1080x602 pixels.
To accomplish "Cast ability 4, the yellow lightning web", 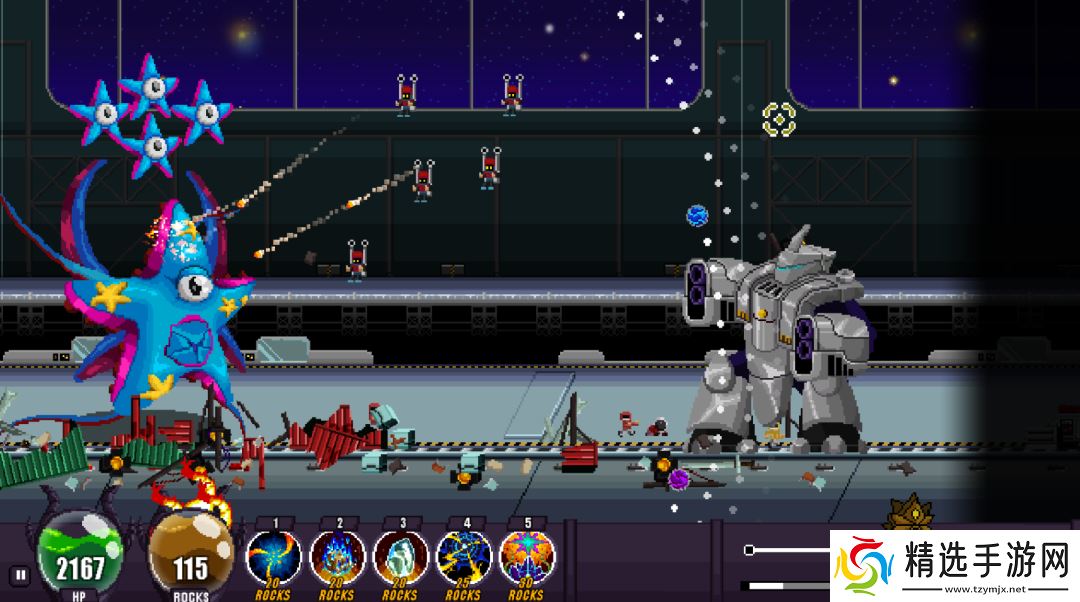I will point(463,558).
